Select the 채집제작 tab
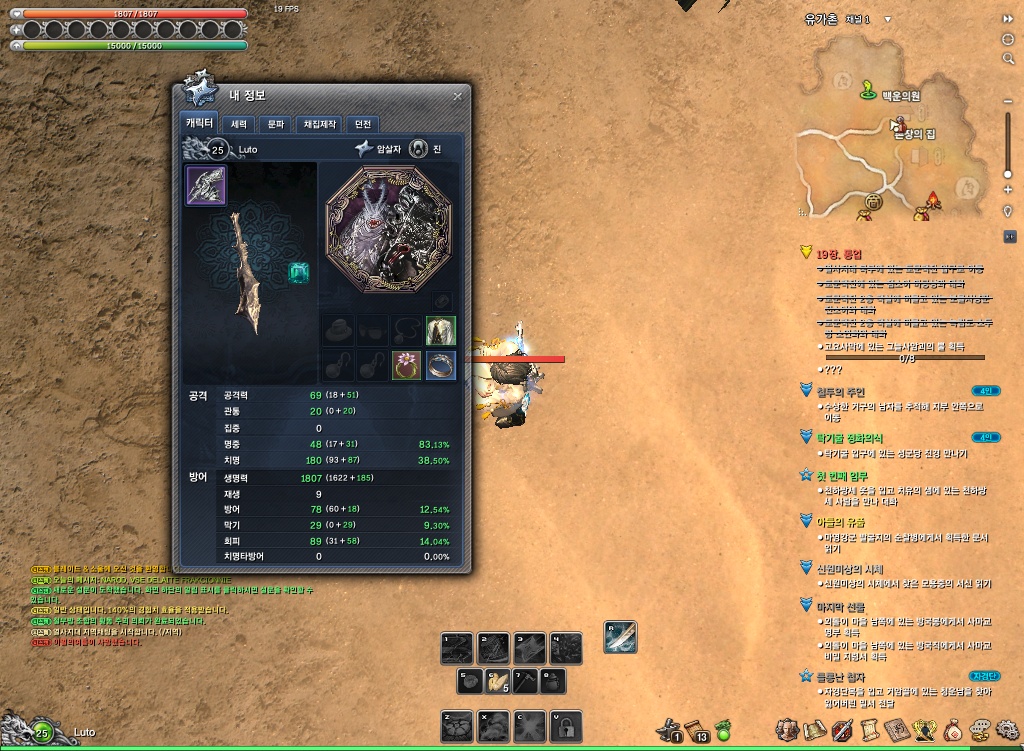 click(318, 124)
